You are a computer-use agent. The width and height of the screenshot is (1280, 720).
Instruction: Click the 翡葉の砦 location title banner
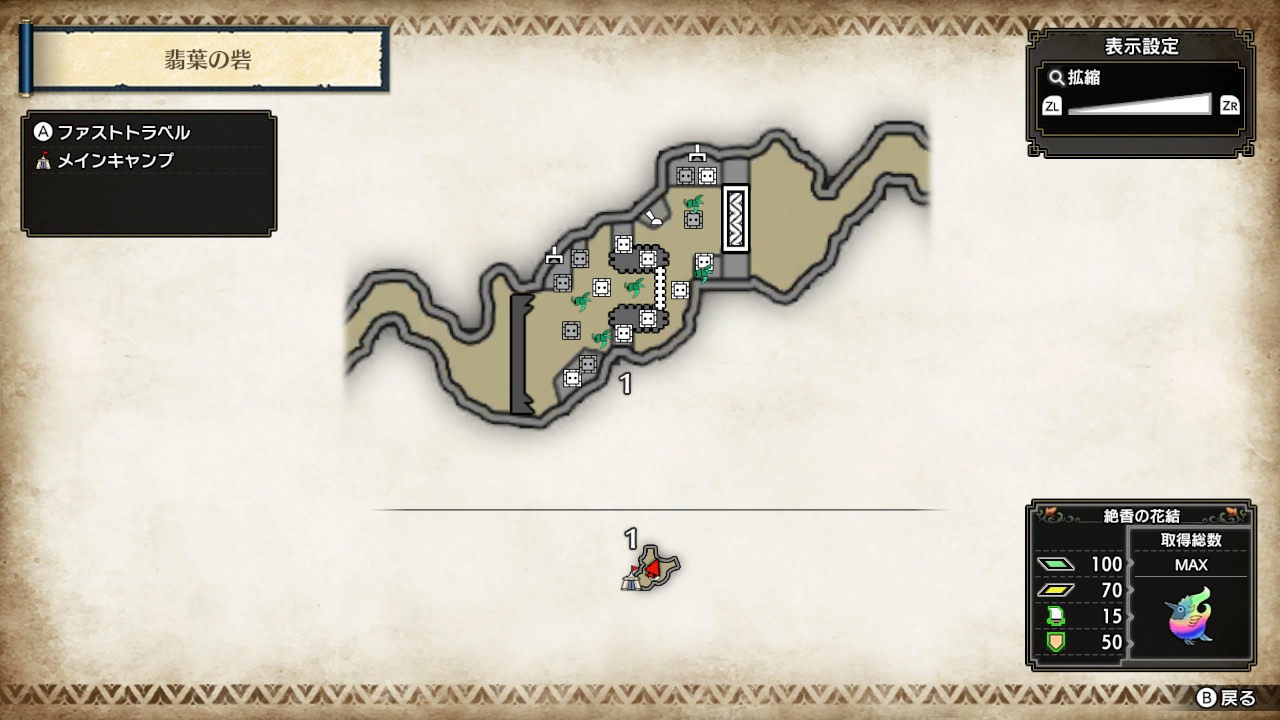[x=208, y=59]
